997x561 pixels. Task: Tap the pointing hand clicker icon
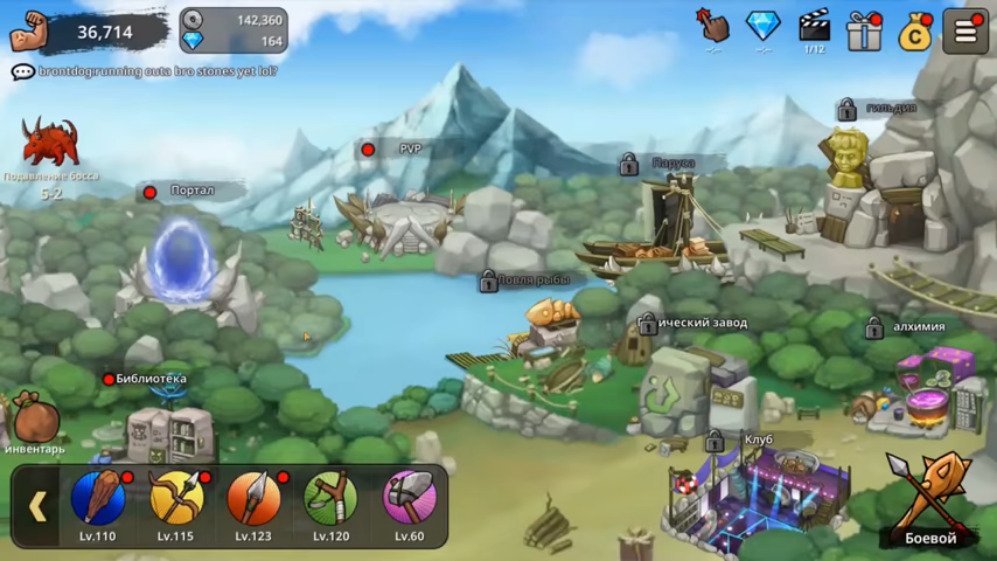tap(713, 26)
